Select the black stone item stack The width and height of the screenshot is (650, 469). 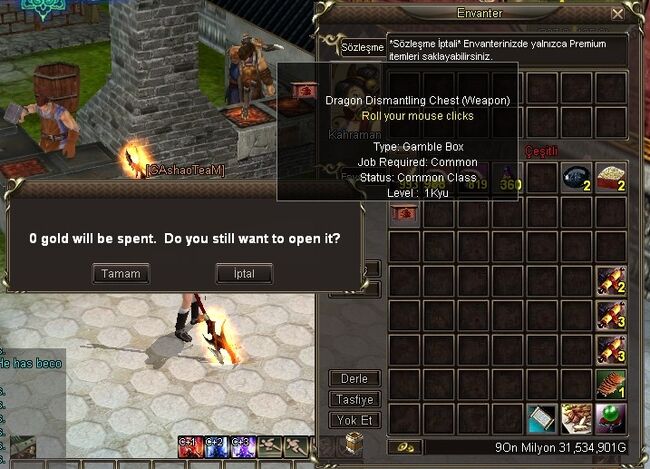point(575,178)
